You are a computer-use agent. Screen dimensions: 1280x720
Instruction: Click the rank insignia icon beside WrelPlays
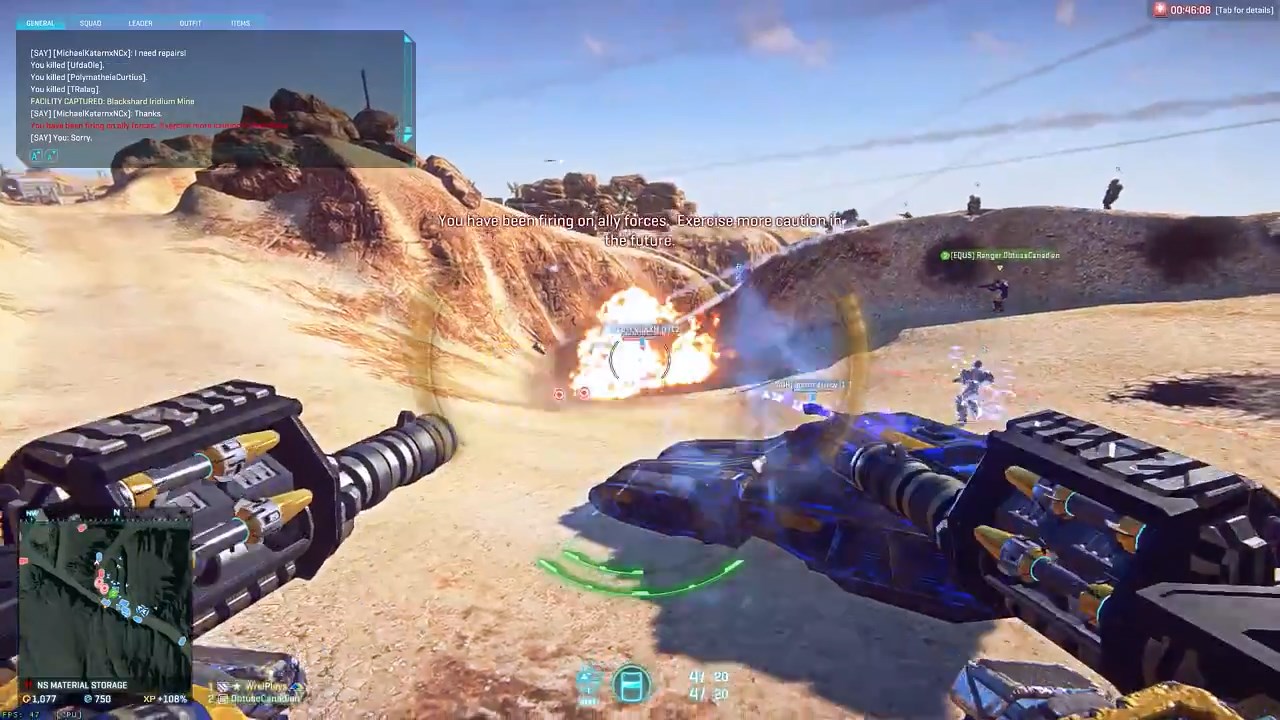coord(224,685)
